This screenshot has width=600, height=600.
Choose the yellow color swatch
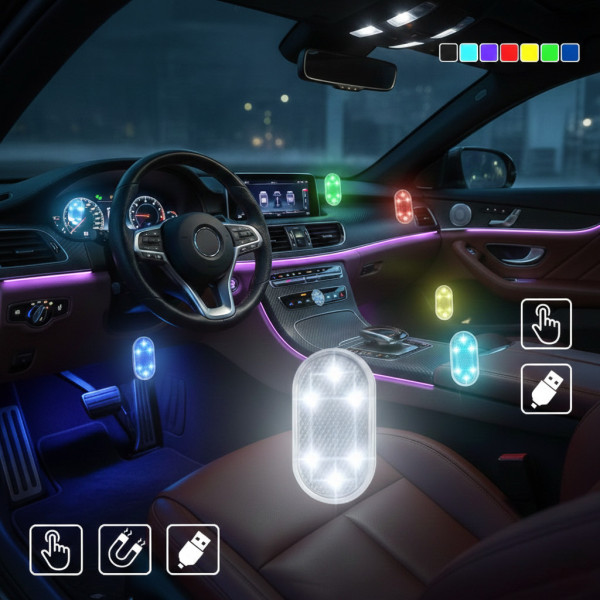pyautogui.click(x=529, y=52)
